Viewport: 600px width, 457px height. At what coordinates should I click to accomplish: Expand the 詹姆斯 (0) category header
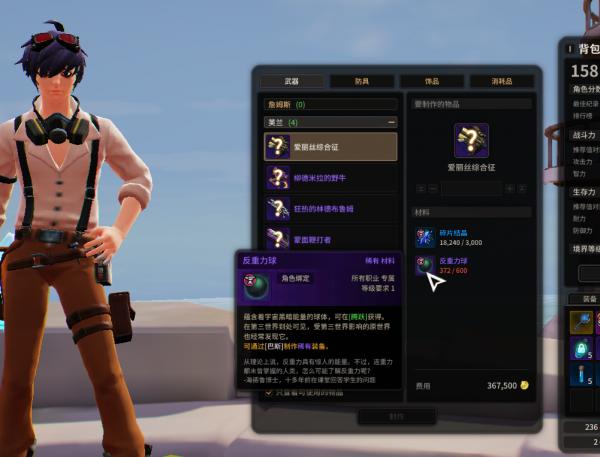(x=330, y=103)
